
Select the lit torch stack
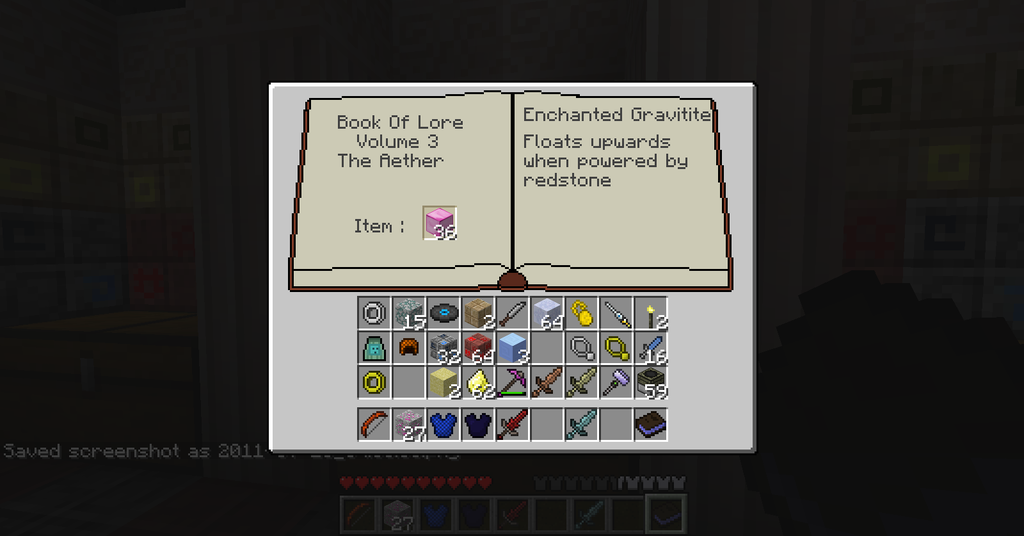(x=650, y=313)
